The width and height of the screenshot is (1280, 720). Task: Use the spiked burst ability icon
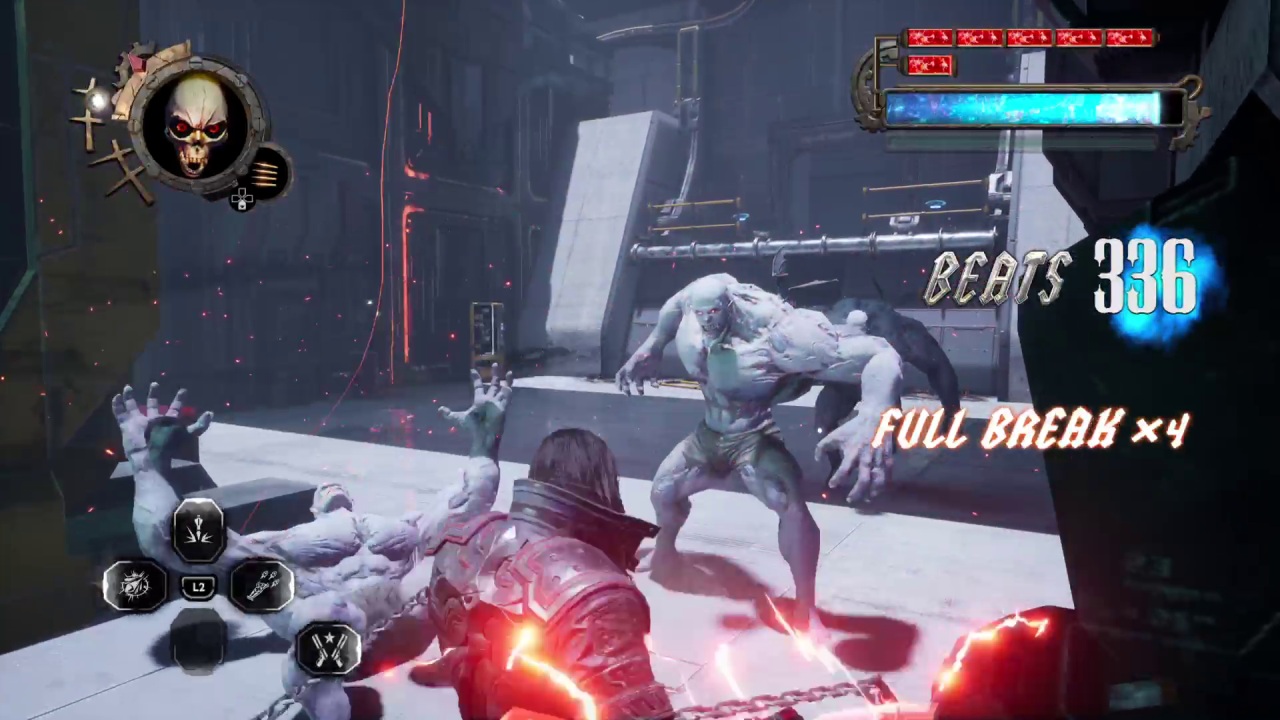(x=135, y=585)
